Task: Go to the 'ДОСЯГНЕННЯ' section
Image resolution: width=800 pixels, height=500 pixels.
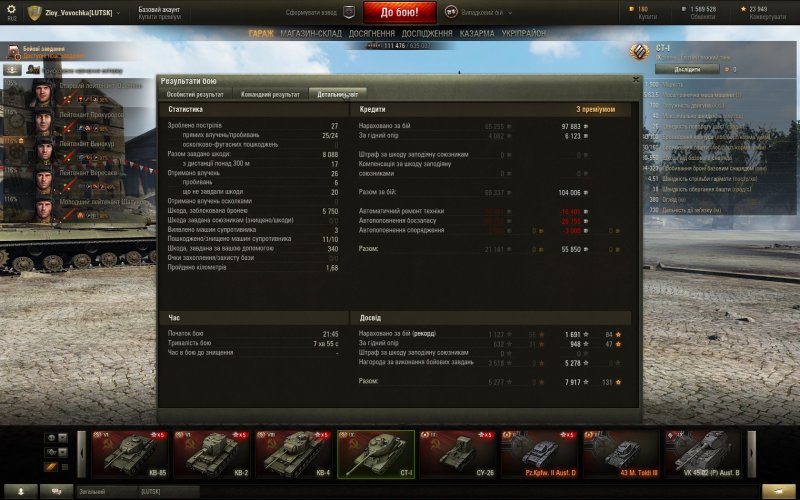Action: [x=372, y=33]
